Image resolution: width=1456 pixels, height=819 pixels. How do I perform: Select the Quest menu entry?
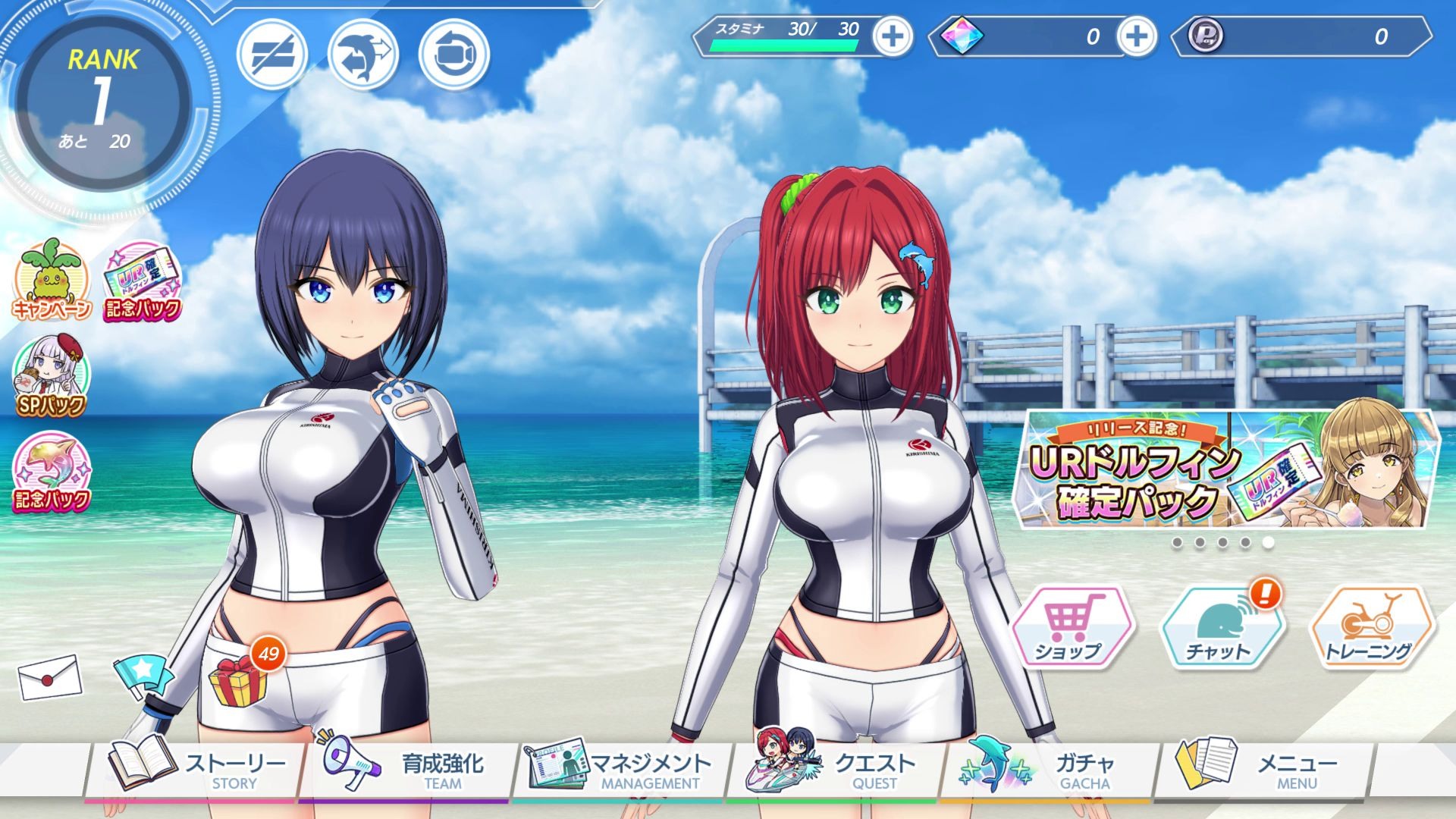834,770
